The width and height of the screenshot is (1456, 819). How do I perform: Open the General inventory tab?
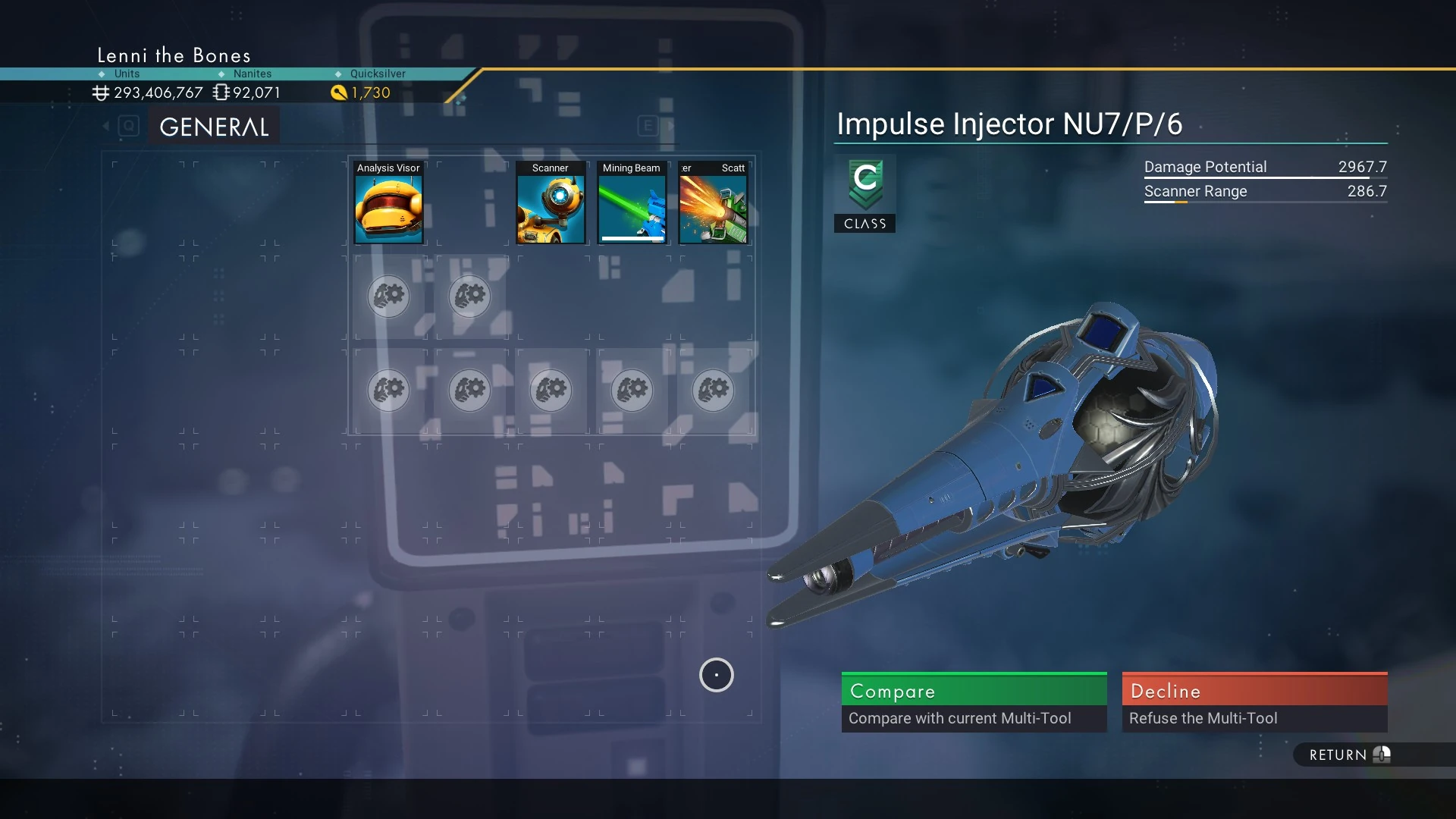tap(214, 127)
